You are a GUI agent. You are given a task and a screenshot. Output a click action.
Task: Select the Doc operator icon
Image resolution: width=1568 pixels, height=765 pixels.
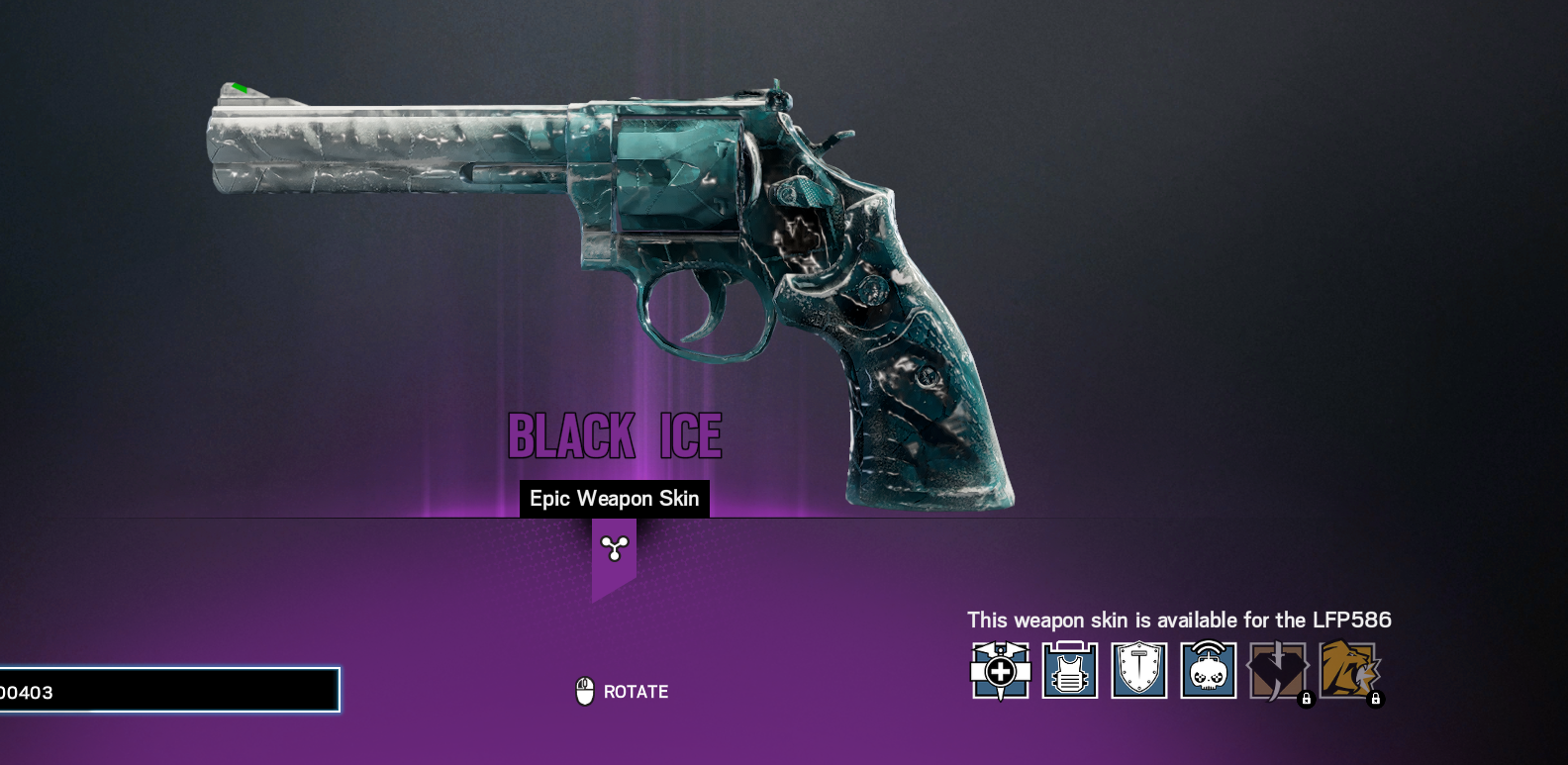point(1000,671)
